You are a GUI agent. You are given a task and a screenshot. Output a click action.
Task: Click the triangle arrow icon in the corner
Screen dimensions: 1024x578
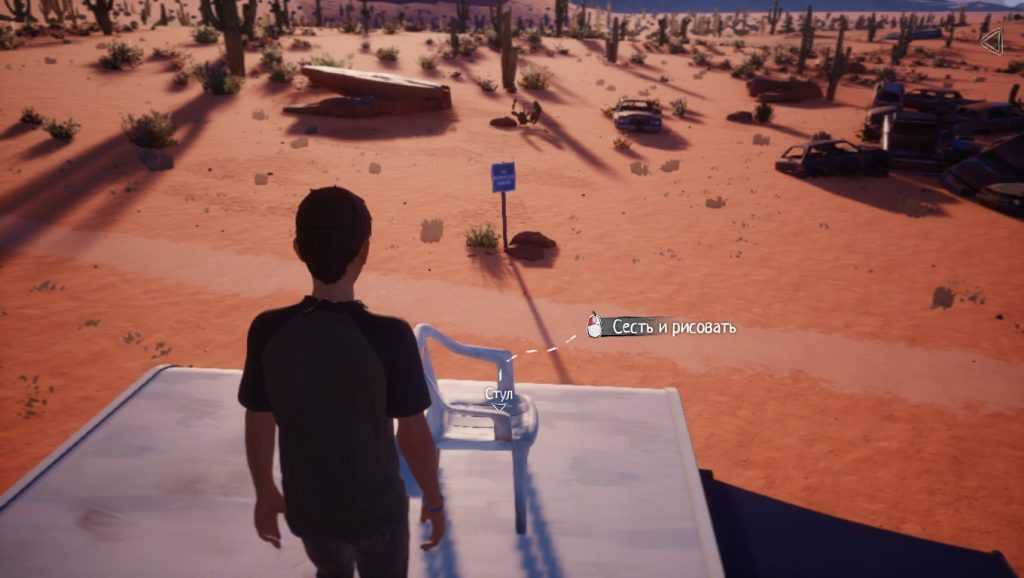pyautogui.click(x=991, y=41)
